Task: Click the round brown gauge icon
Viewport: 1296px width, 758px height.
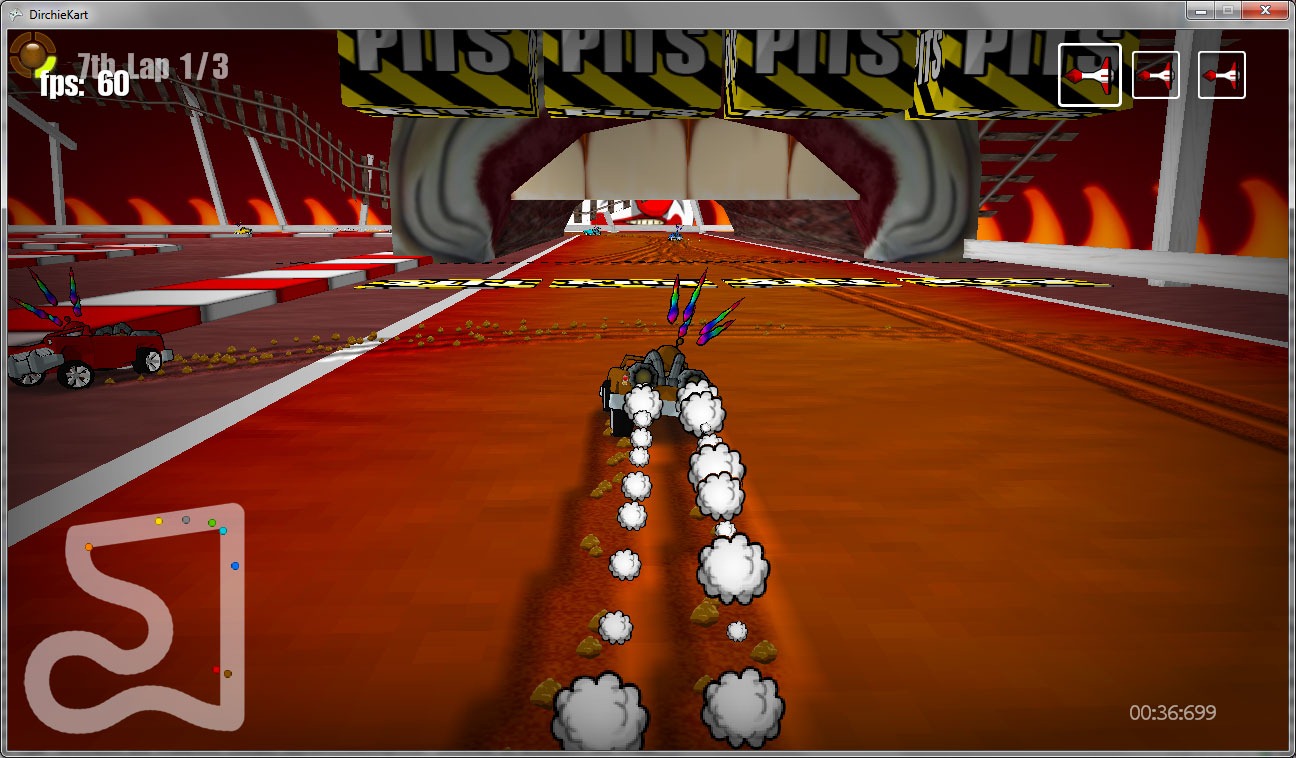Action: 32,53
